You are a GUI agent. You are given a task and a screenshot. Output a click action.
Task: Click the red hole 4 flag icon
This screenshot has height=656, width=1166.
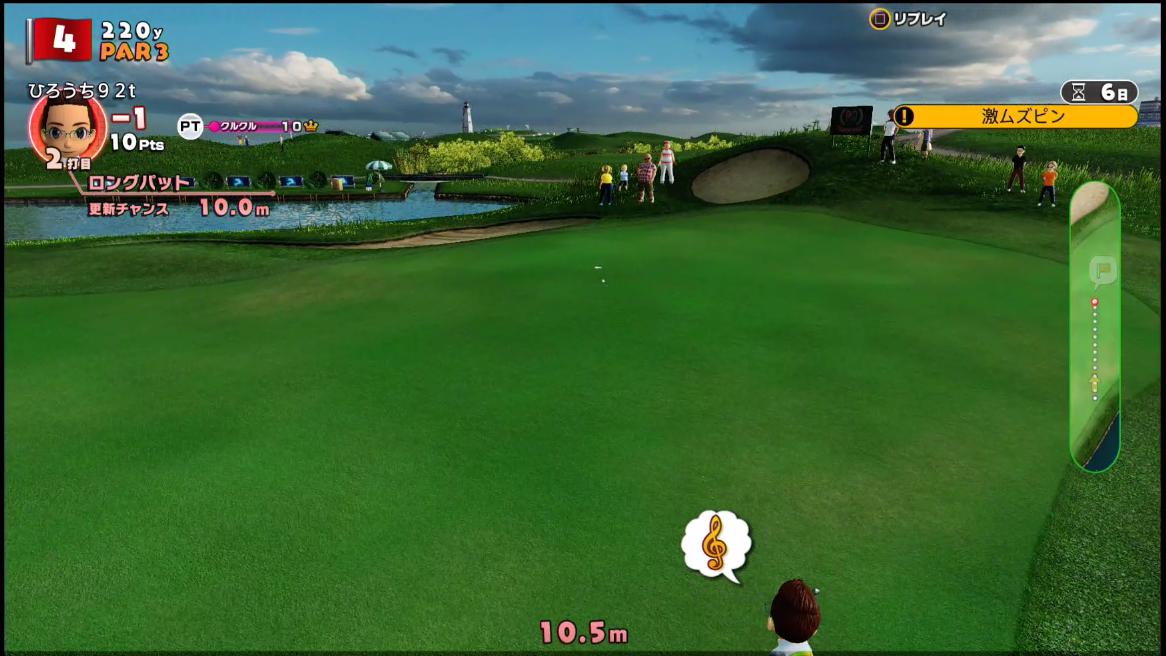62,39
